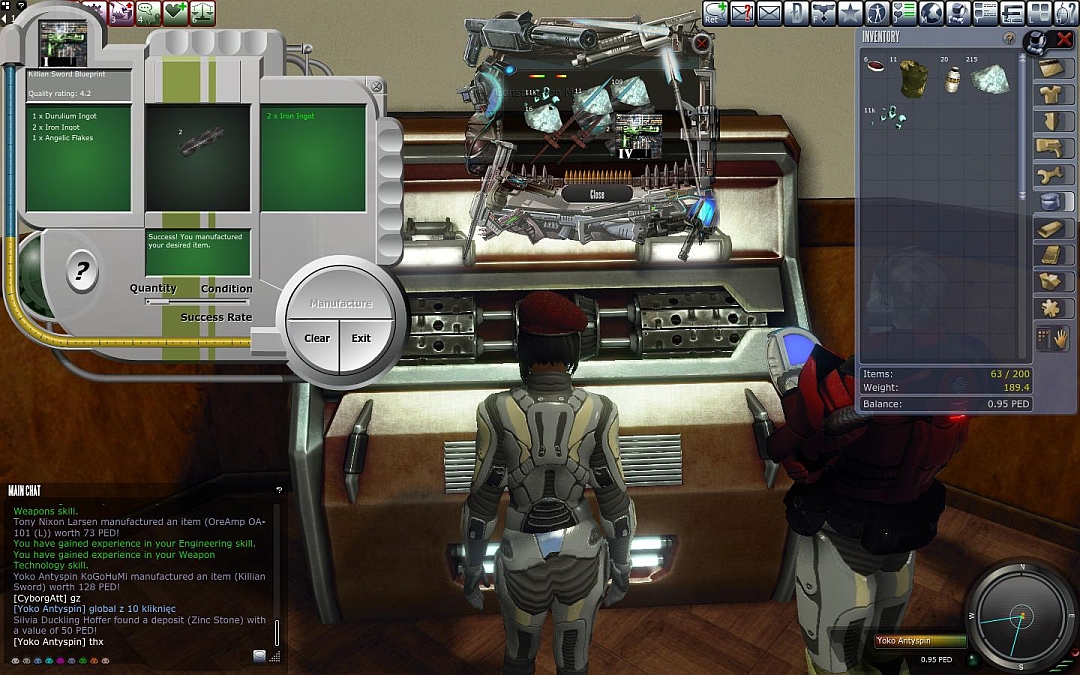This screenshot has height=675, width=1080.
Task: Click the green heart with plus icon
Action: tap(176, 13)
